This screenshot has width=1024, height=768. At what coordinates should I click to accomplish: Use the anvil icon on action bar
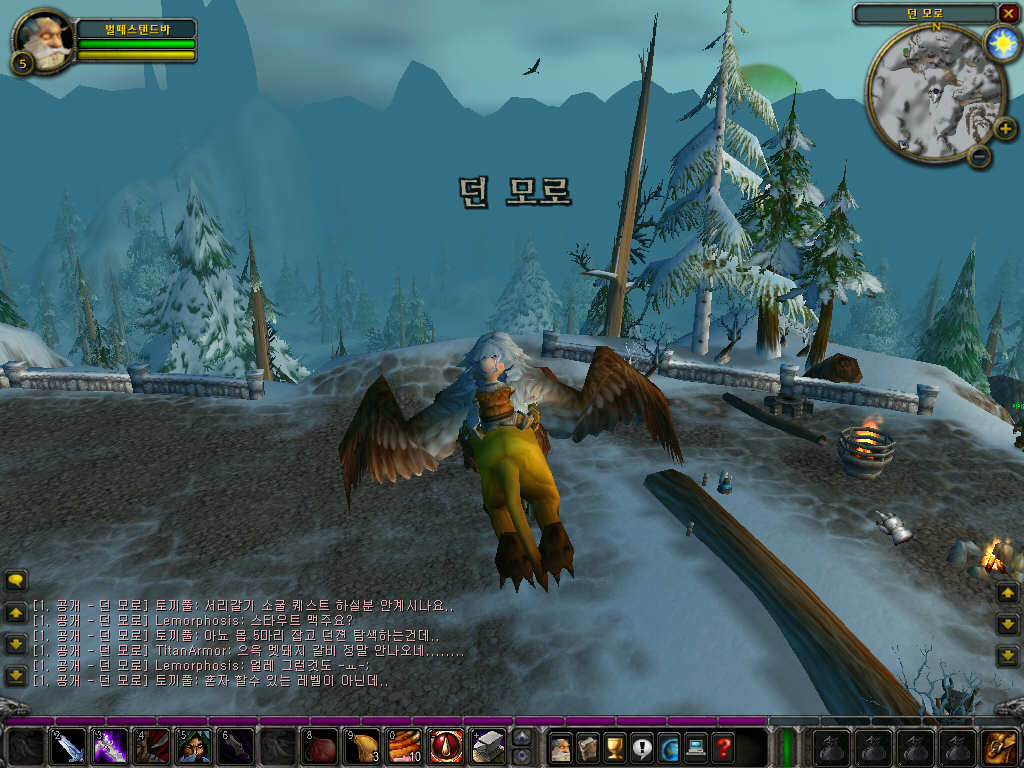488,747
